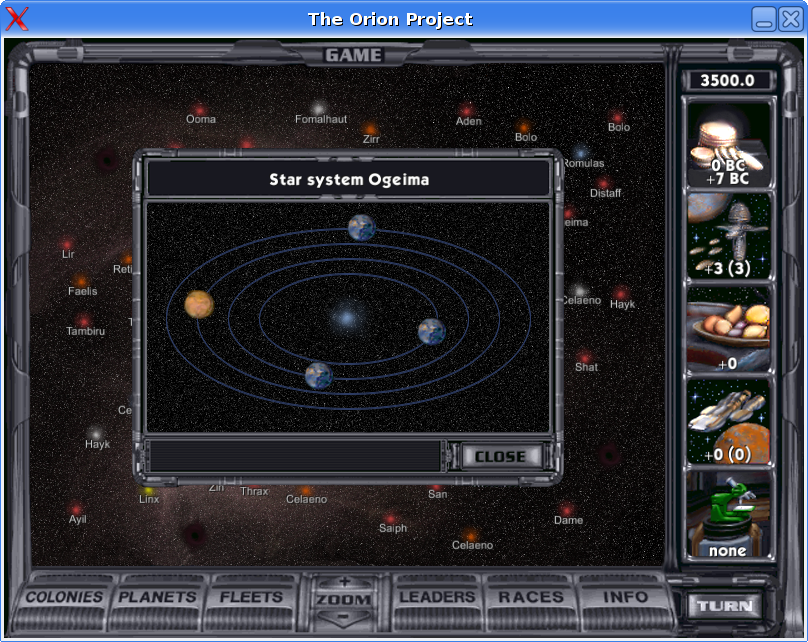Zoom in with the plus button
The width and height of the screenshot is (808, 642).
pyautogui.click(x=345, y=581)
